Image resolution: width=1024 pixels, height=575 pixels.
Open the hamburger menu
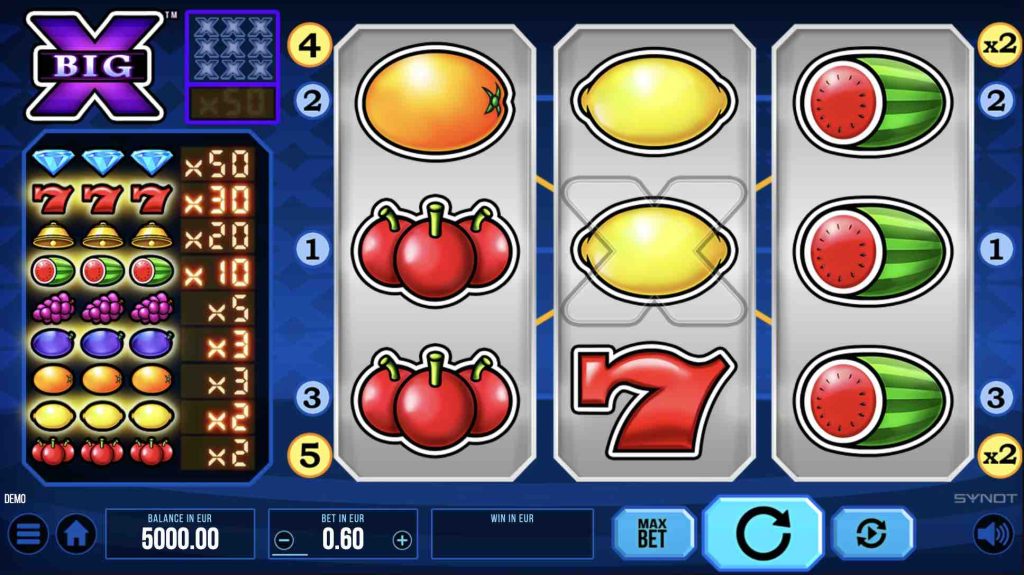click(28, 534)
